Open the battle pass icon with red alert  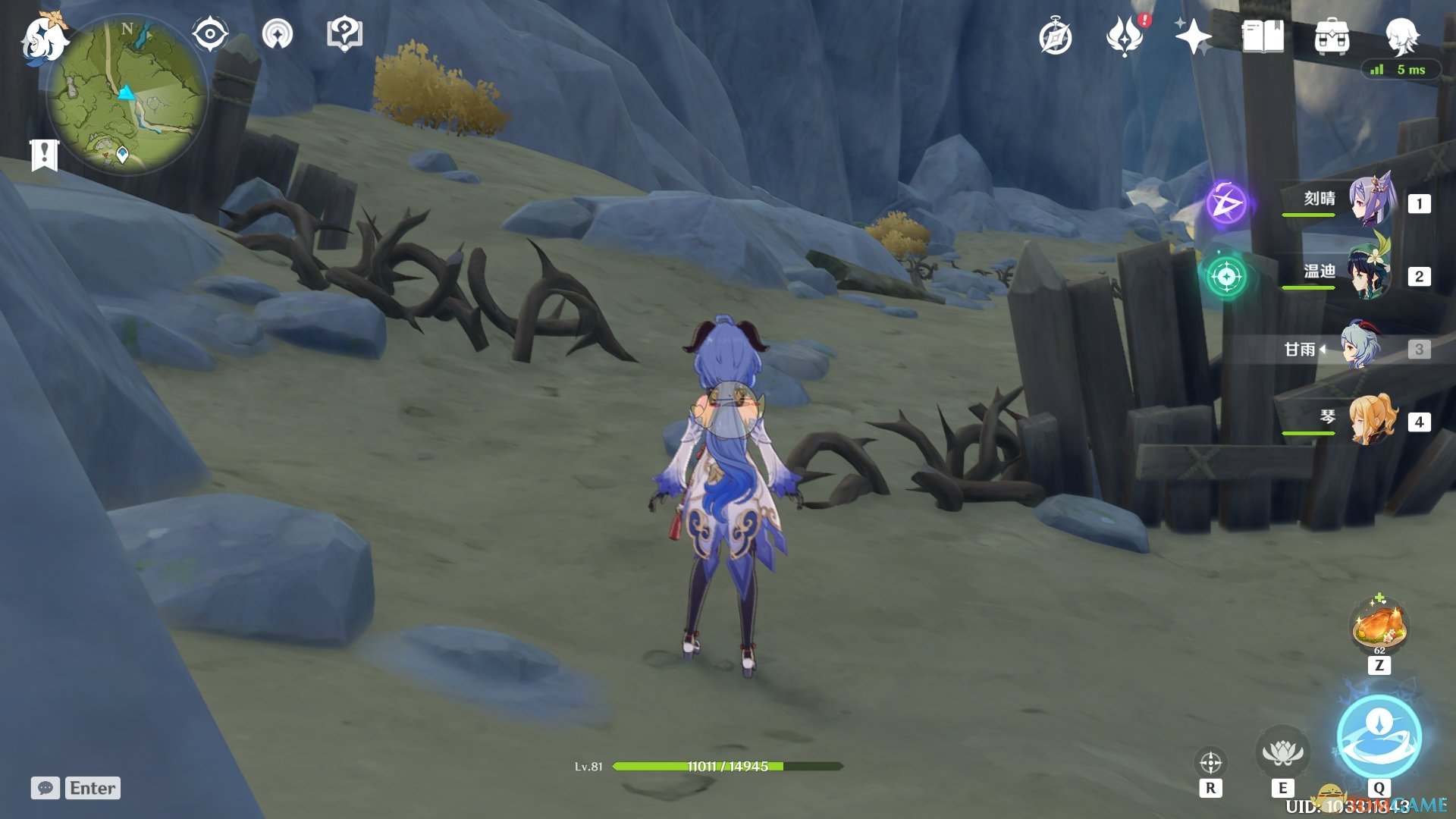pyautogui.click(x=1125, y=36)
